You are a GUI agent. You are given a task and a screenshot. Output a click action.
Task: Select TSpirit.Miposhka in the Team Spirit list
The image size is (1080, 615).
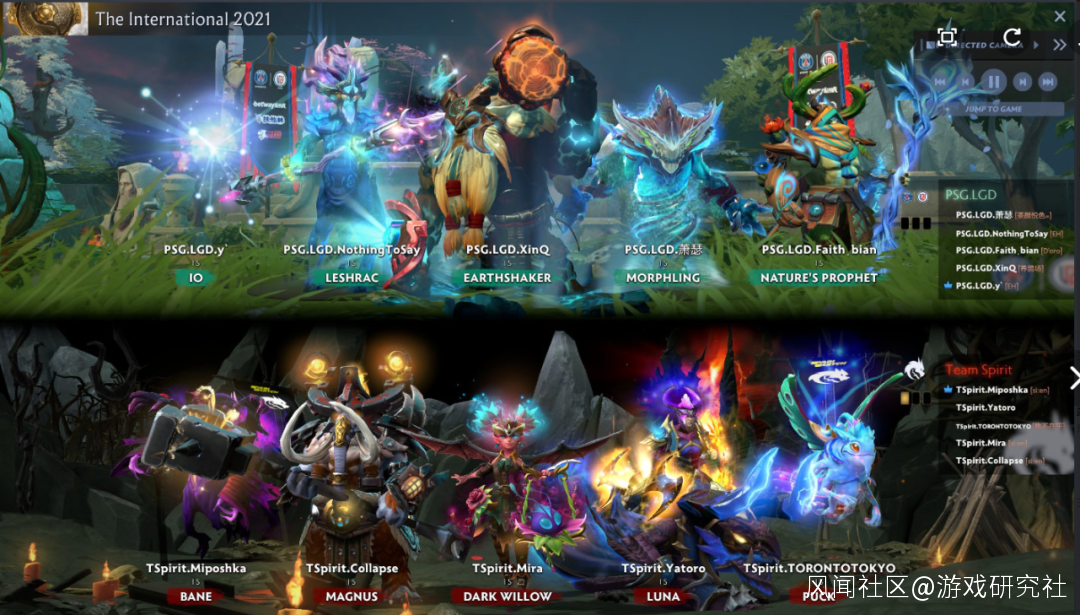coord(991,390)
